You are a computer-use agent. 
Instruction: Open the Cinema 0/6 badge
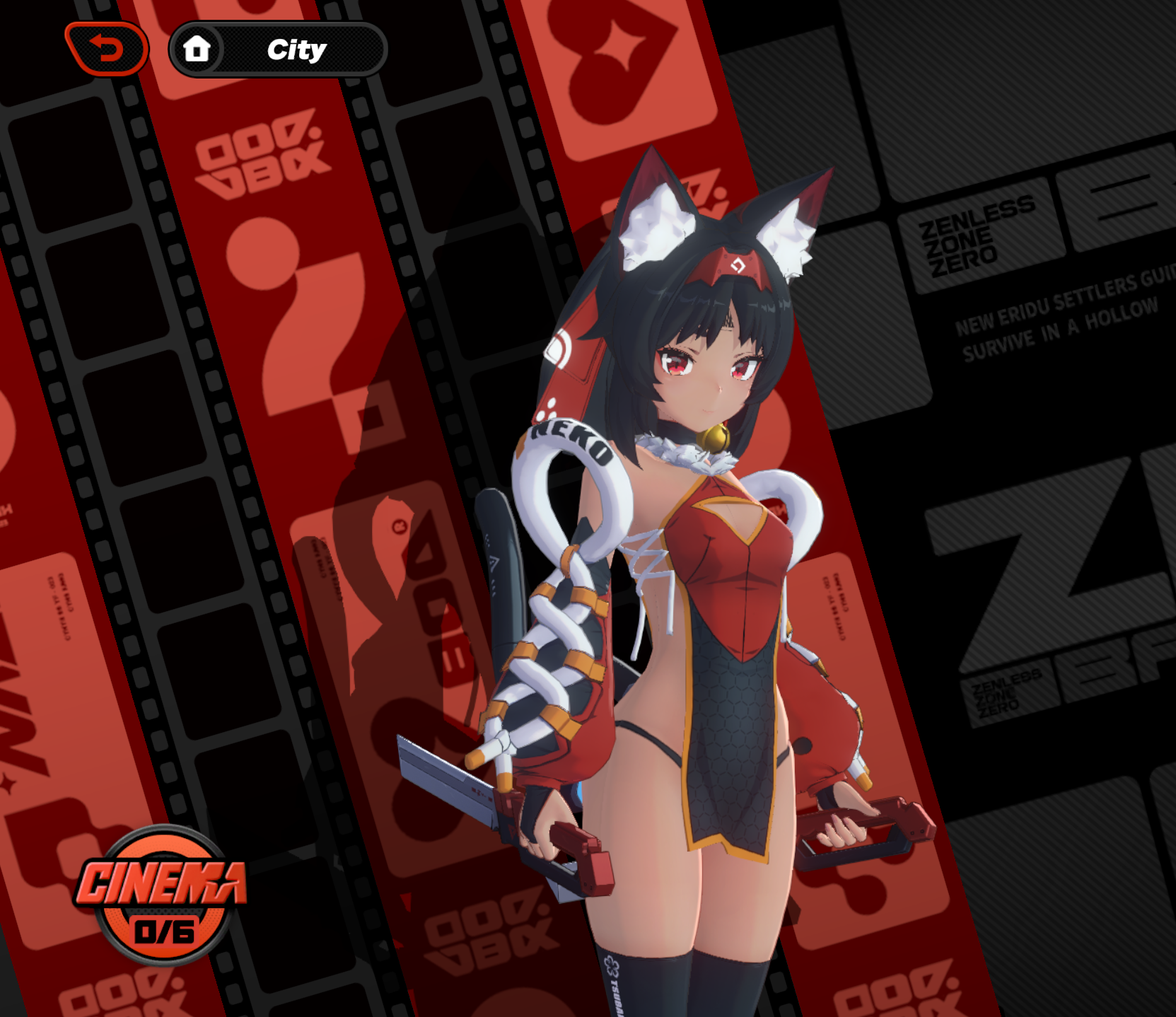[163, 895]
